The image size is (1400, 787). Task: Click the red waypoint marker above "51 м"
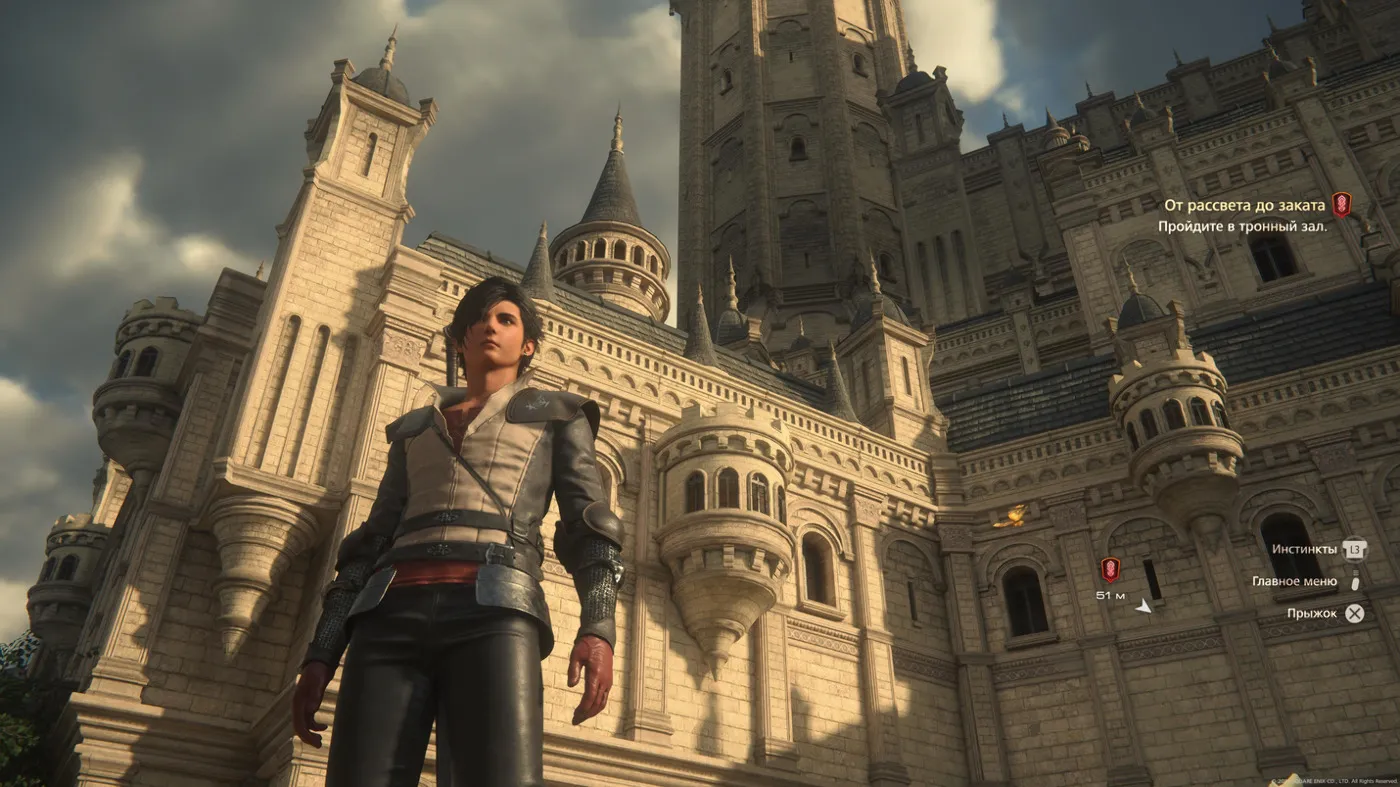coord(1110,570)
